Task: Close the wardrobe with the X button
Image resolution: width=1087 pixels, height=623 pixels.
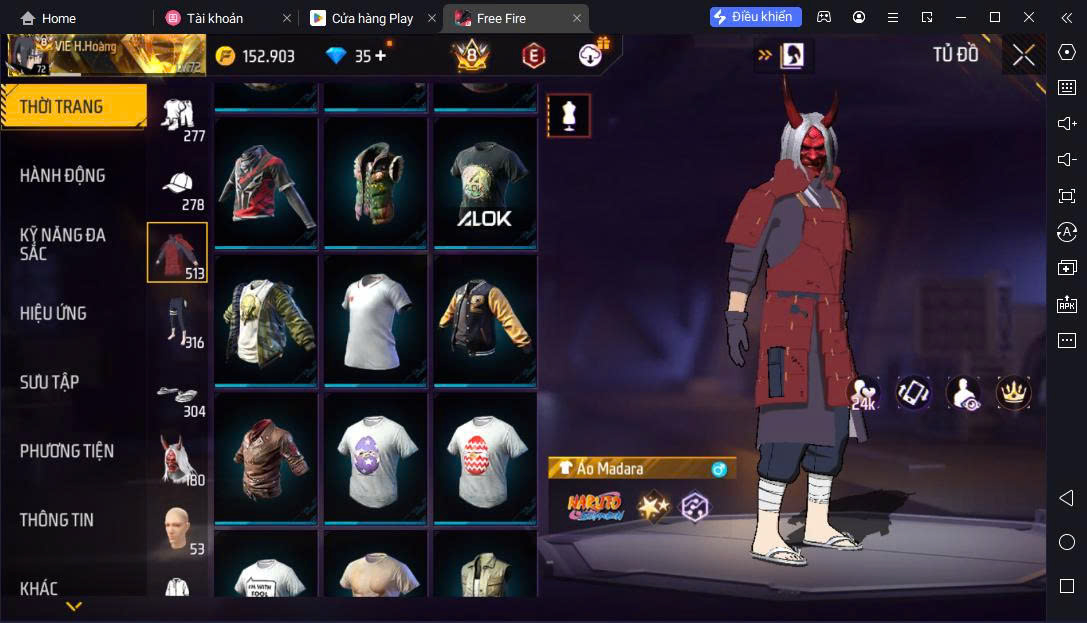Action: pyautogui.click(x=1023, y=55)
